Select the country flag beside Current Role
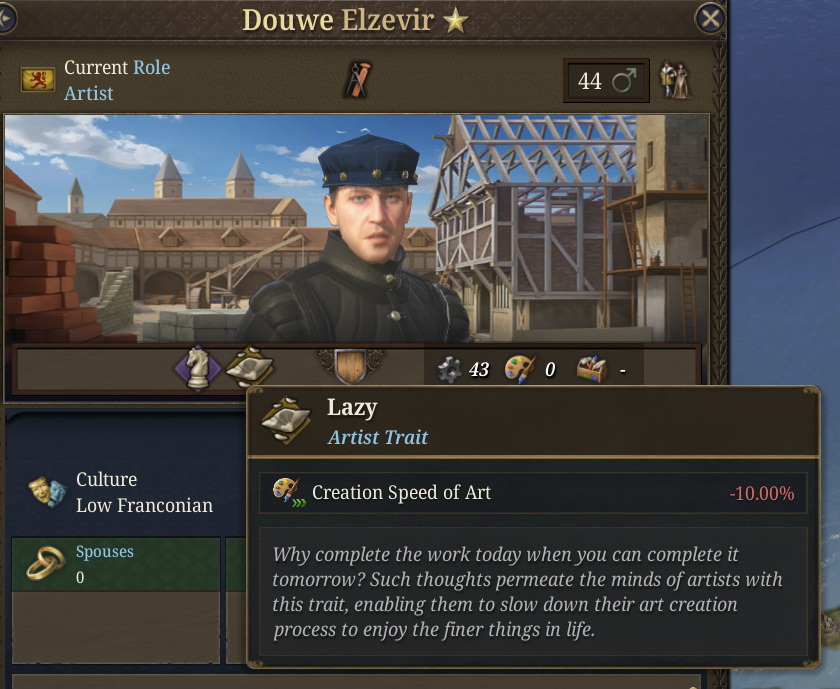840x689 pixels. pyautogui.click(x=38, y=80)
